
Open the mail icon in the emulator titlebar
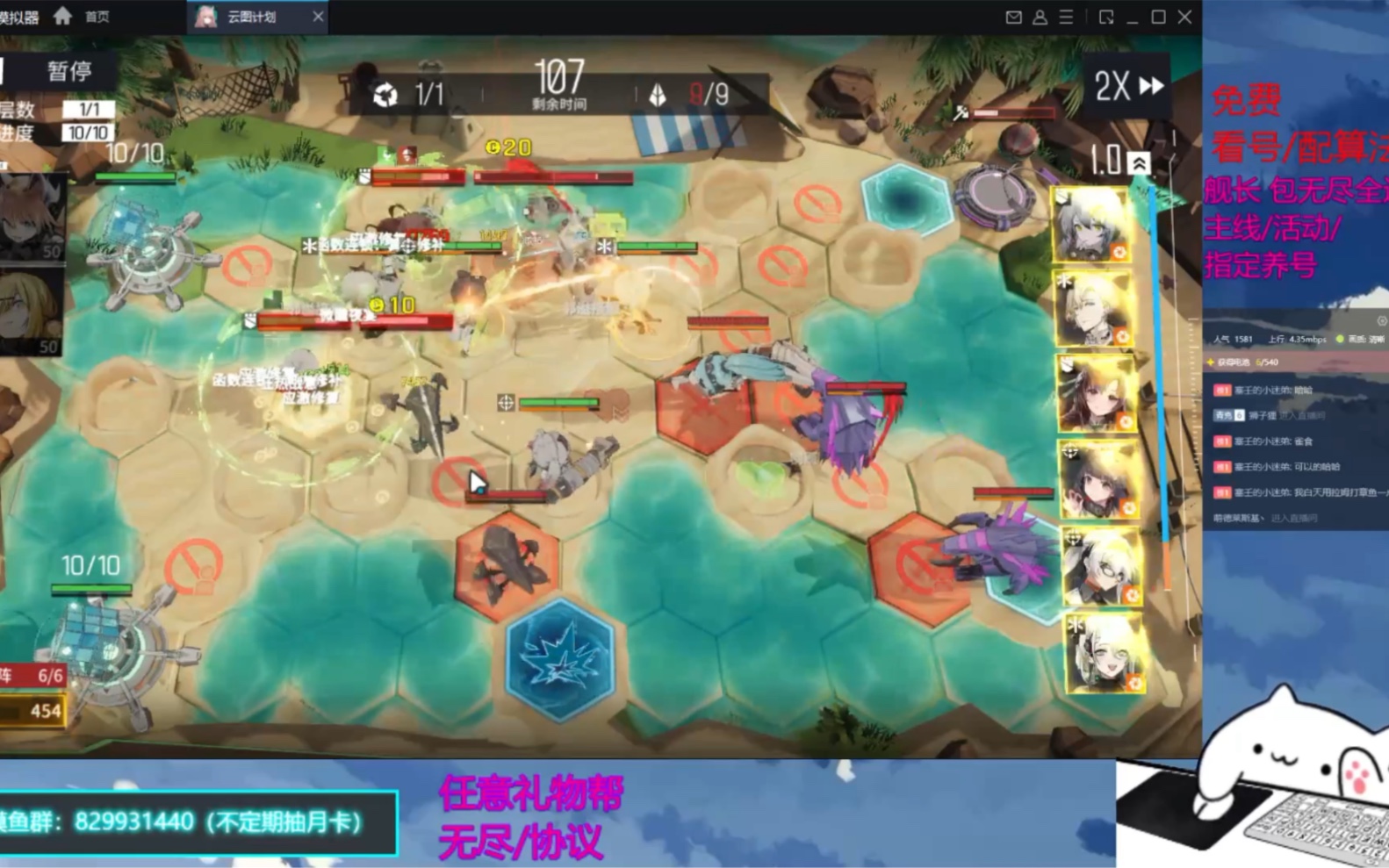coord(1014,17)
